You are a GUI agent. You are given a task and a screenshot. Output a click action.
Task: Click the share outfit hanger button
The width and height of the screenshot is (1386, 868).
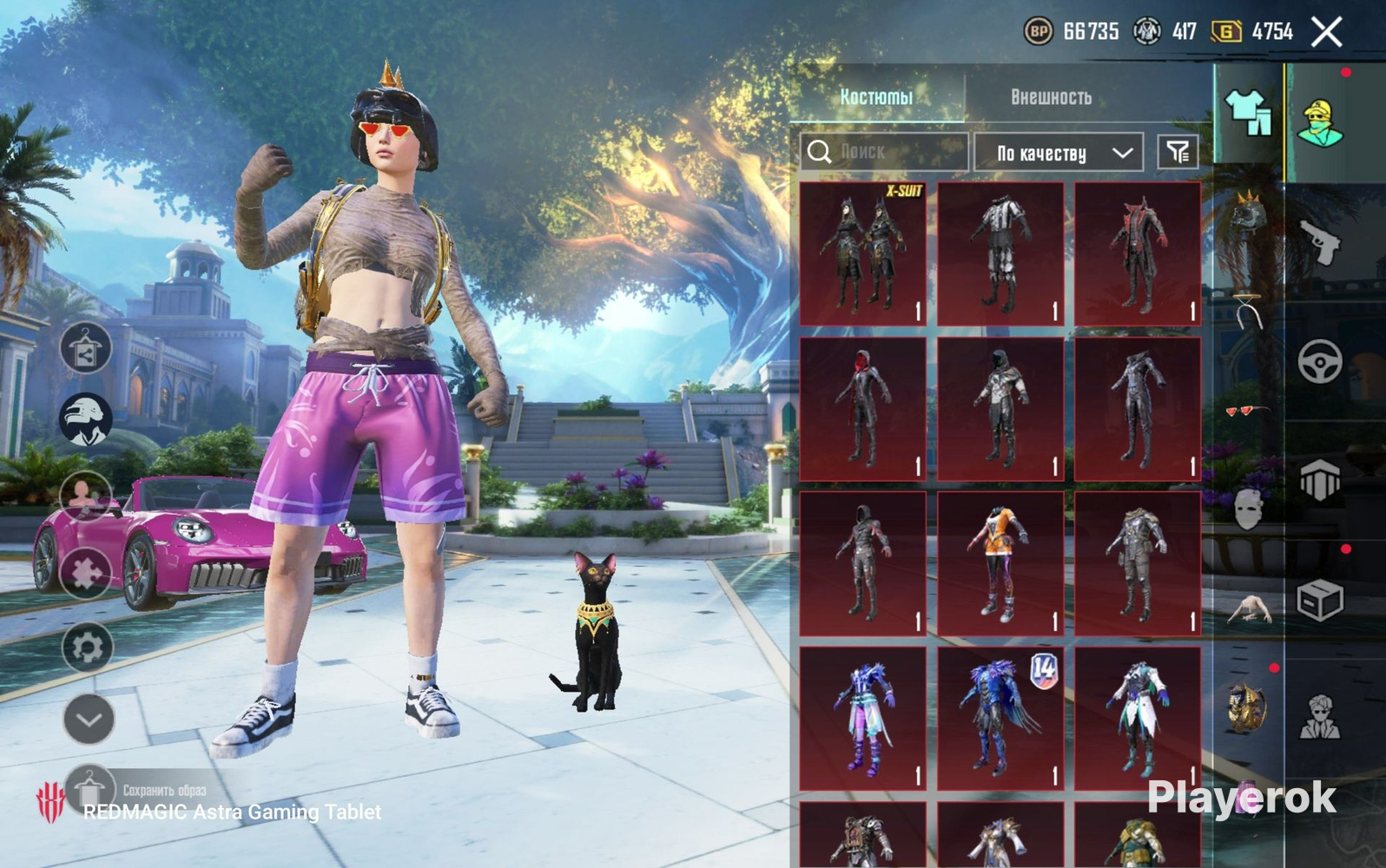[x=85, y=349]
